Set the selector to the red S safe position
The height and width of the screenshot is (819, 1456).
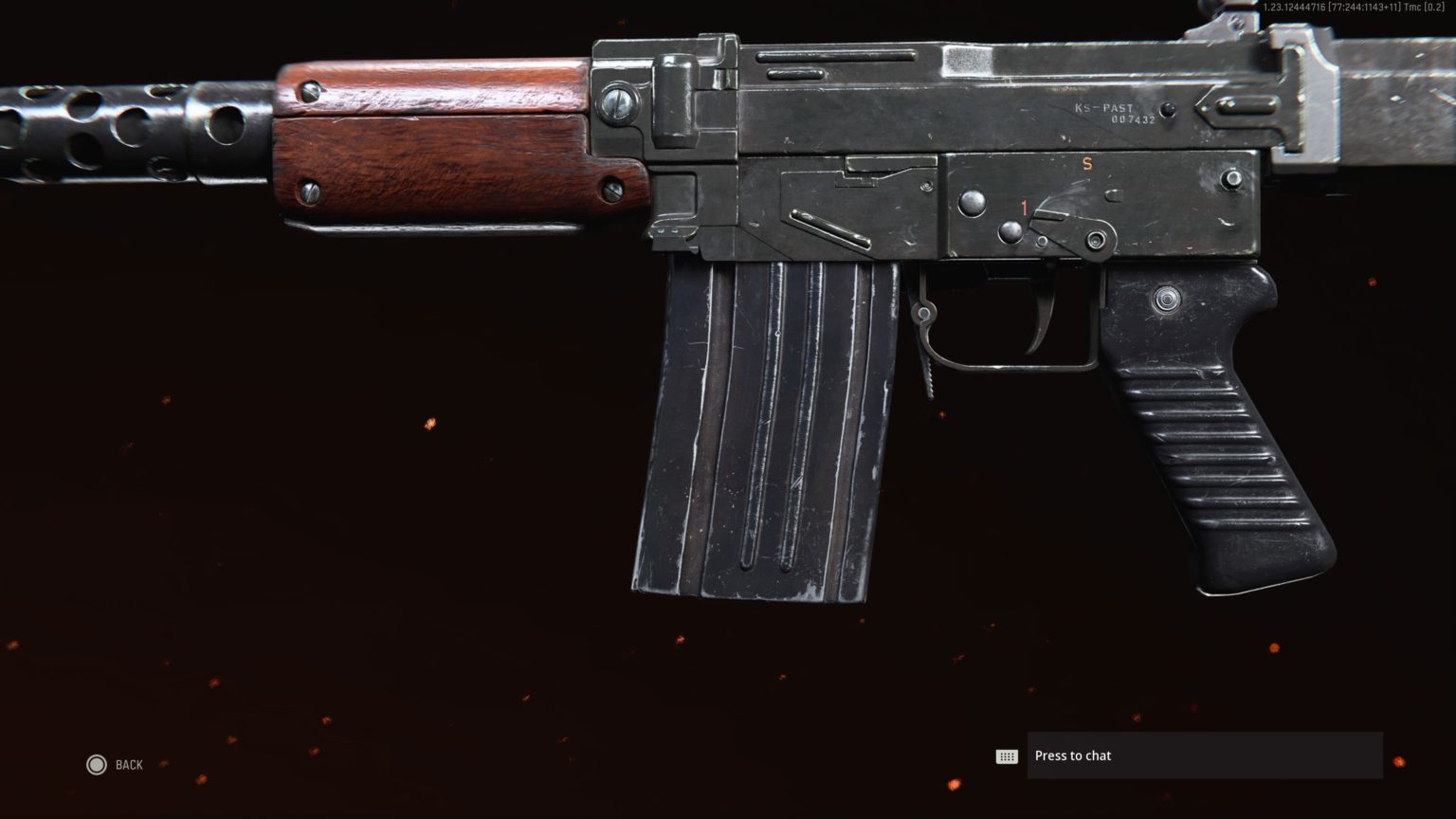click(x=1086, y=163)
